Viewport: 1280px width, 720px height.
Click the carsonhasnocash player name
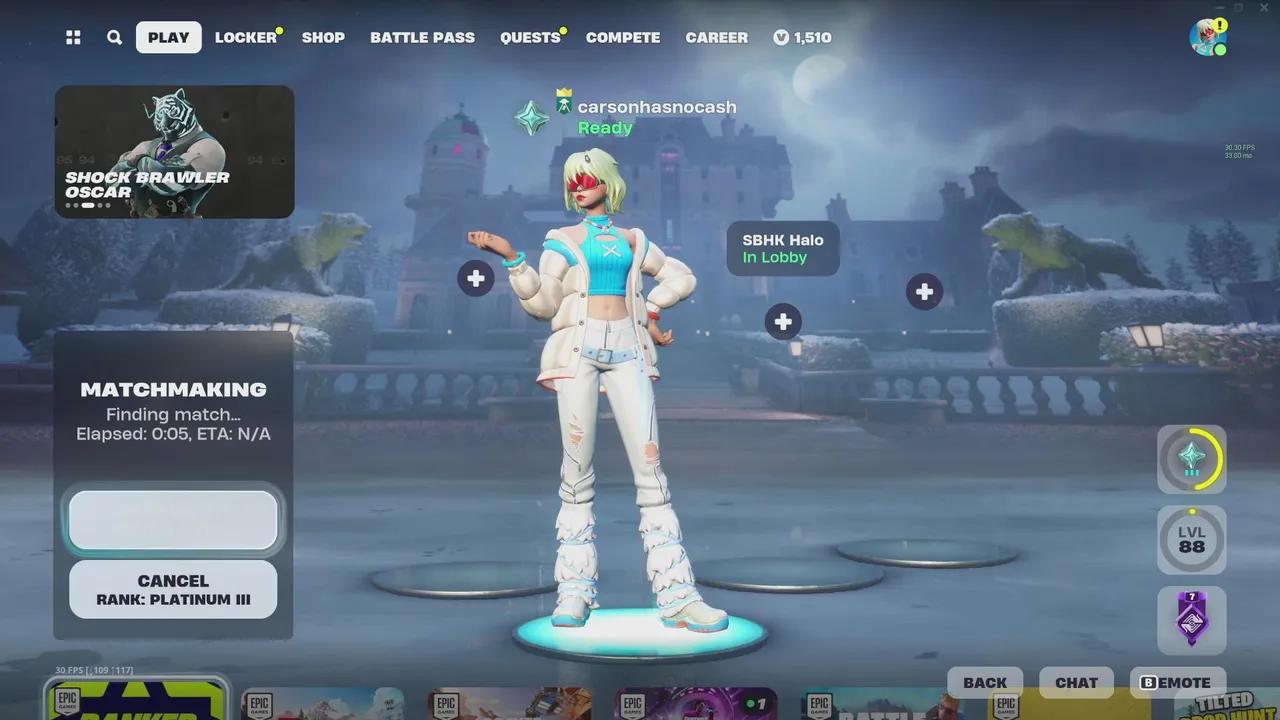pyautogui.click(x=656, y=107)
